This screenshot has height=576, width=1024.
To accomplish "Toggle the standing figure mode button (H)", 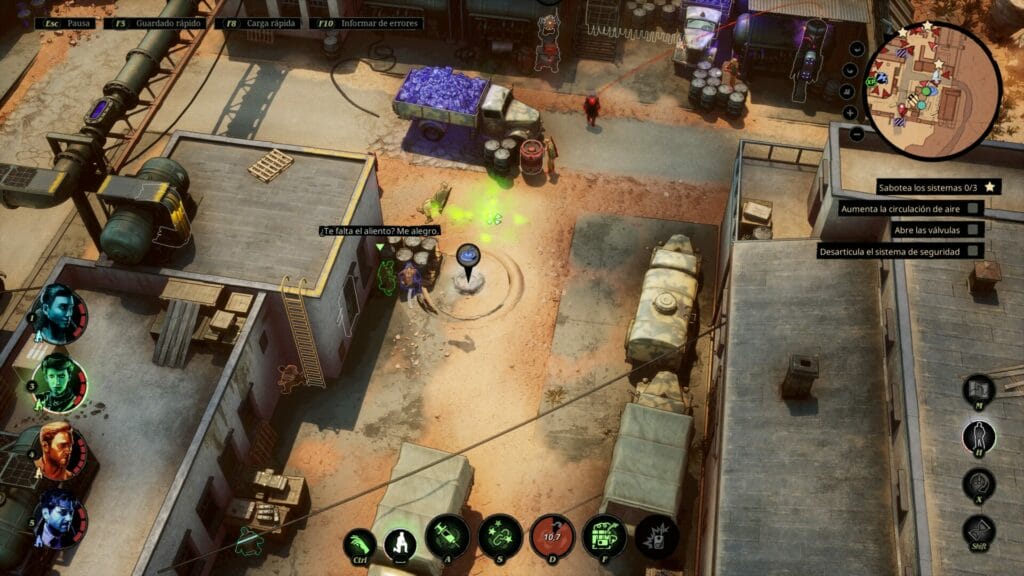I will click(x=979, y=437).
